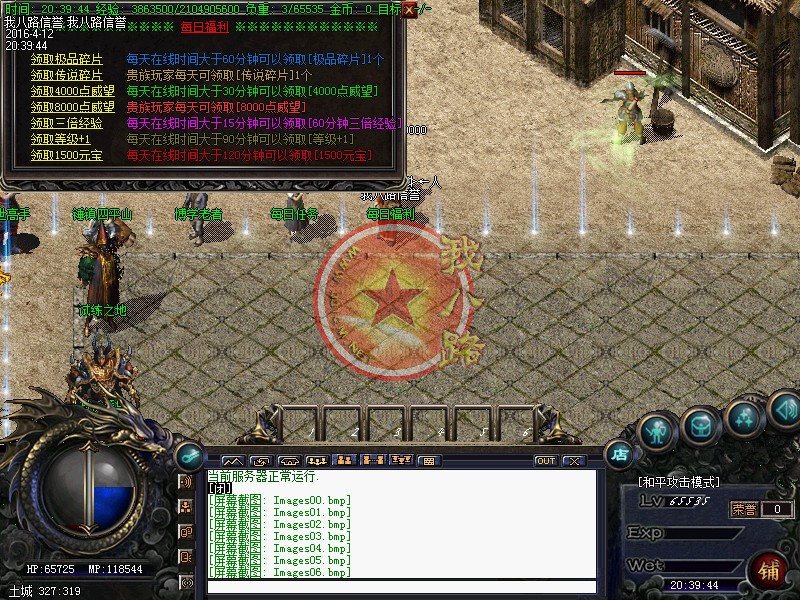Claim the 领取极品碎片 reward link
The height and width of the screenshot is (600, 800).
(66, 59)
